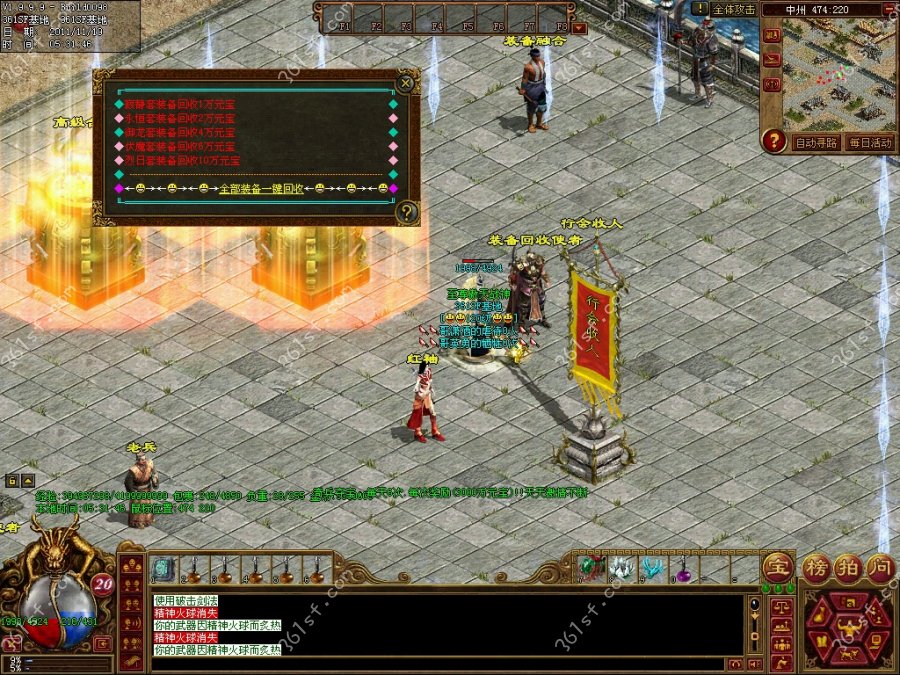Click the yellow exclamation mark icon
The height and width of the screenshot is (675, 900).
(x=701, y=8)
